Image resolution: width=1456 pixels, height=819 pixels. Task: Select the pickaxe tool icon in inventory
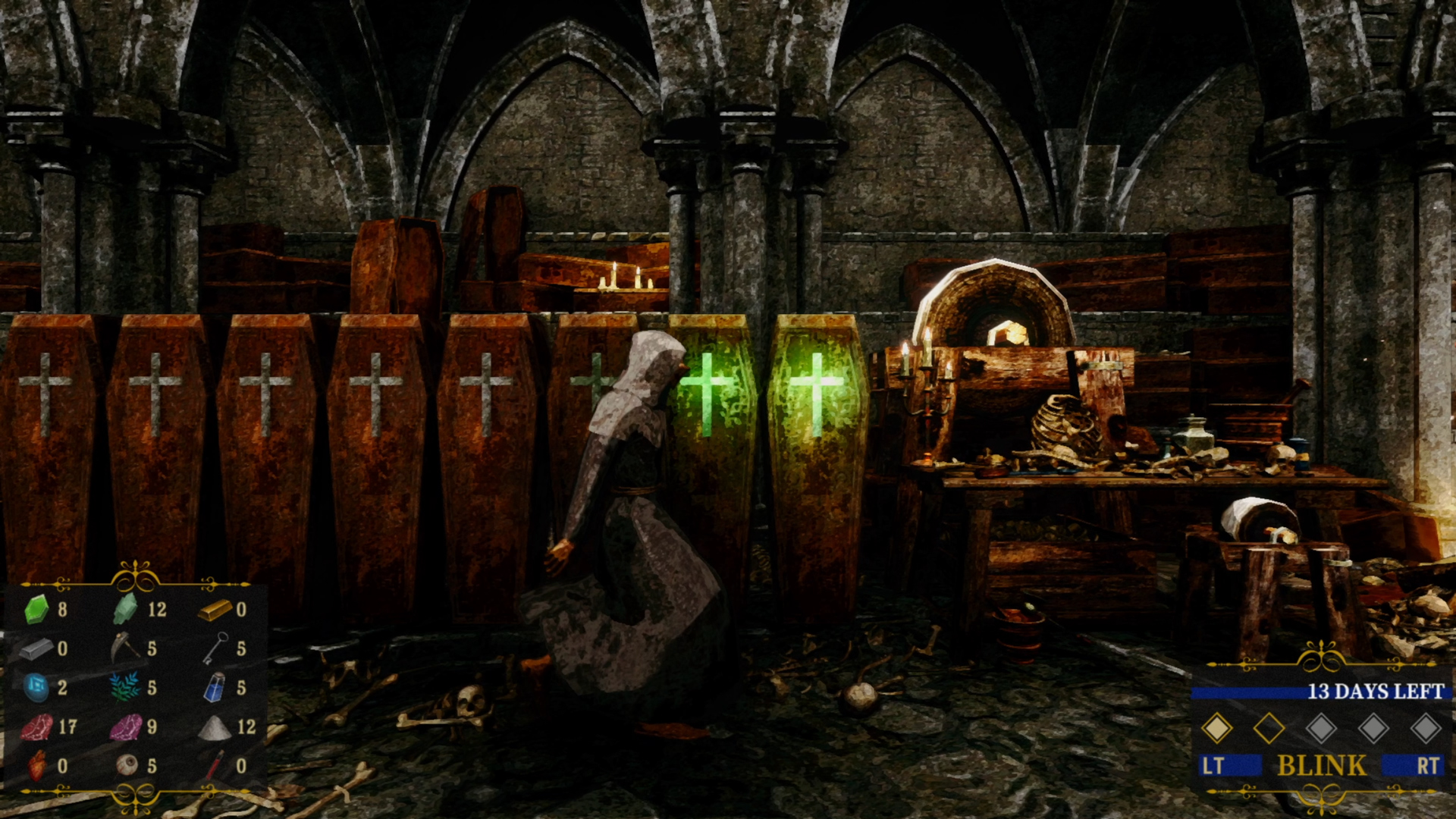[125, 647]
